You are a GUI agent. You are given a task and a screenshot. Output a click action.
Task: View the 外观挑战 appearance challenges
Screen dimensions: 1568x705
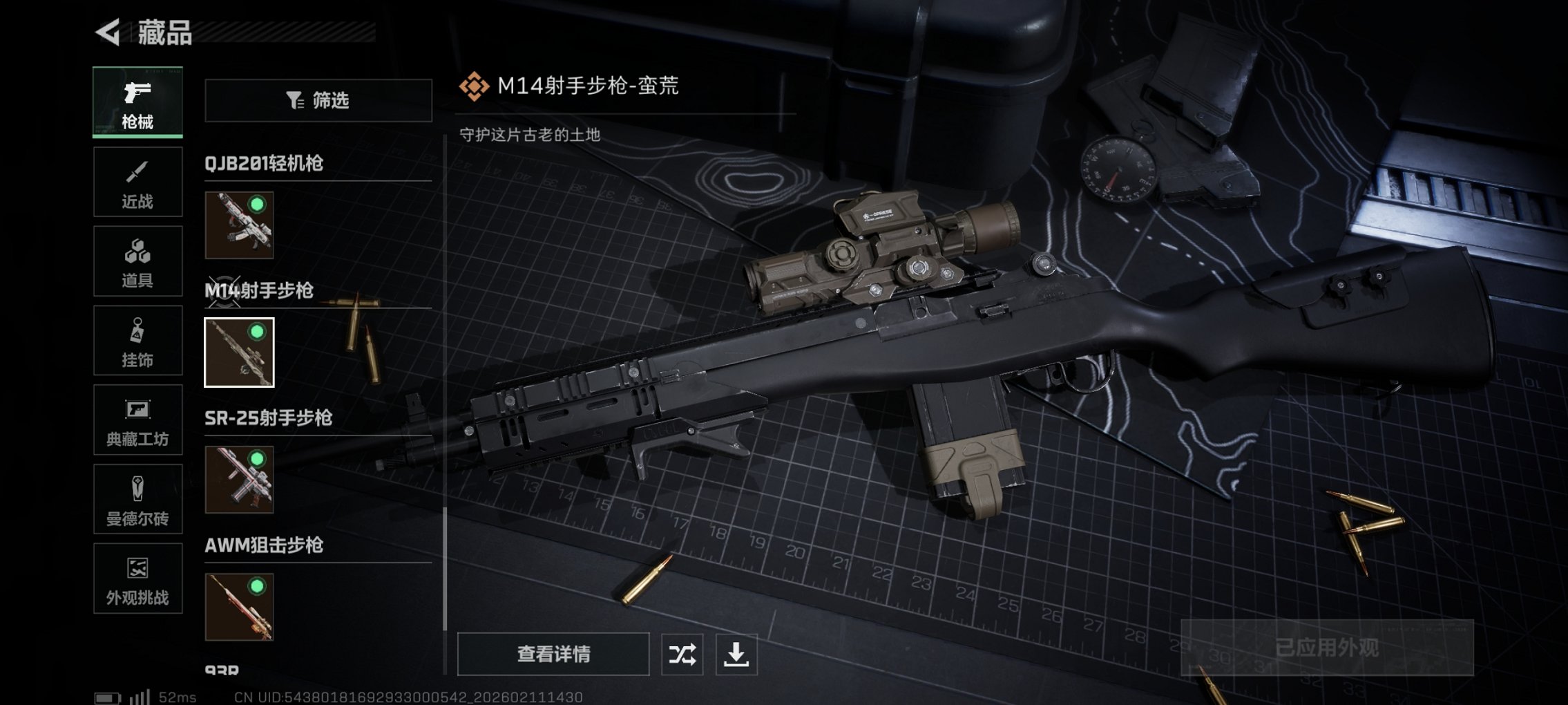[x=137, y=579]
